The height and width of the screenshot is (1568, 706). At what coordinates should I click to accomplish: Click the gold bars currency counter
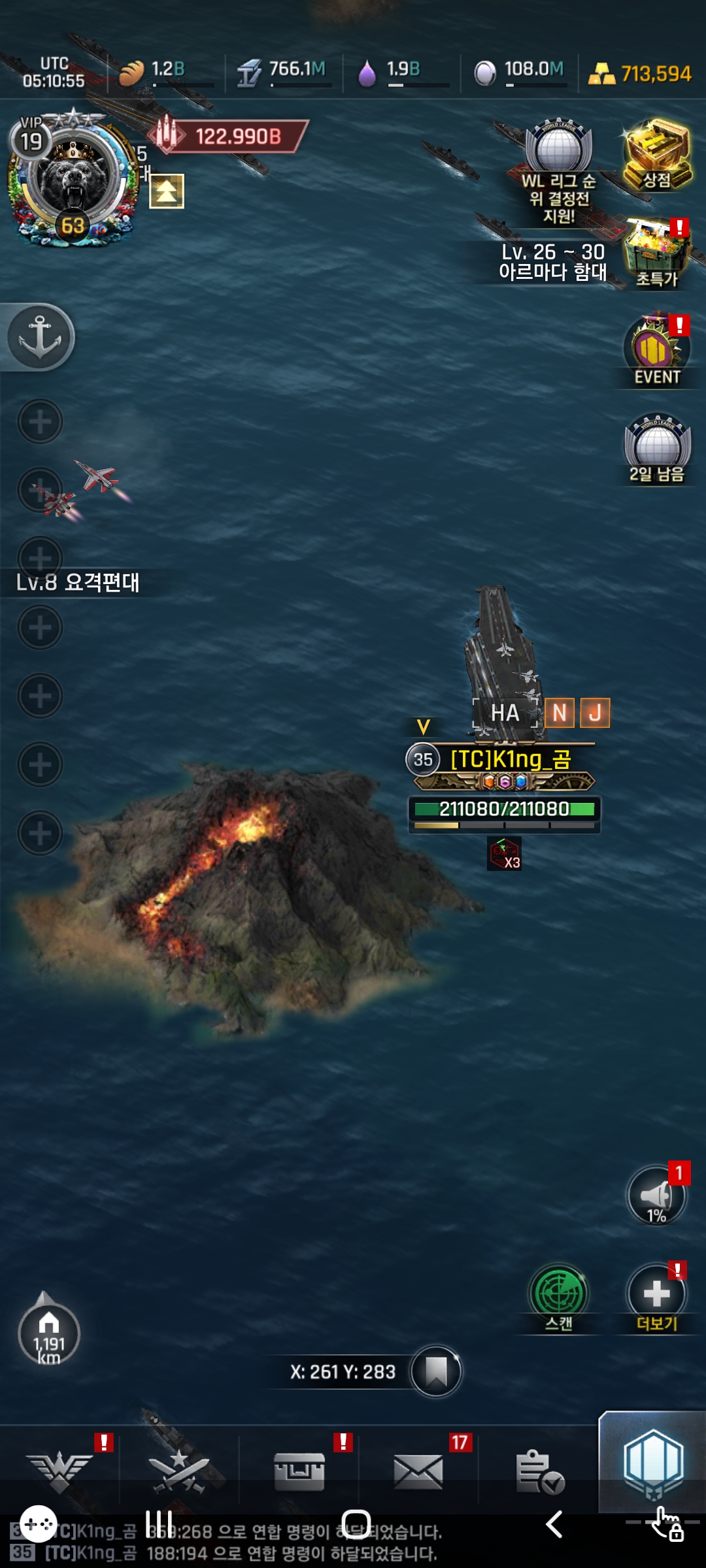[x=640, y=74]
